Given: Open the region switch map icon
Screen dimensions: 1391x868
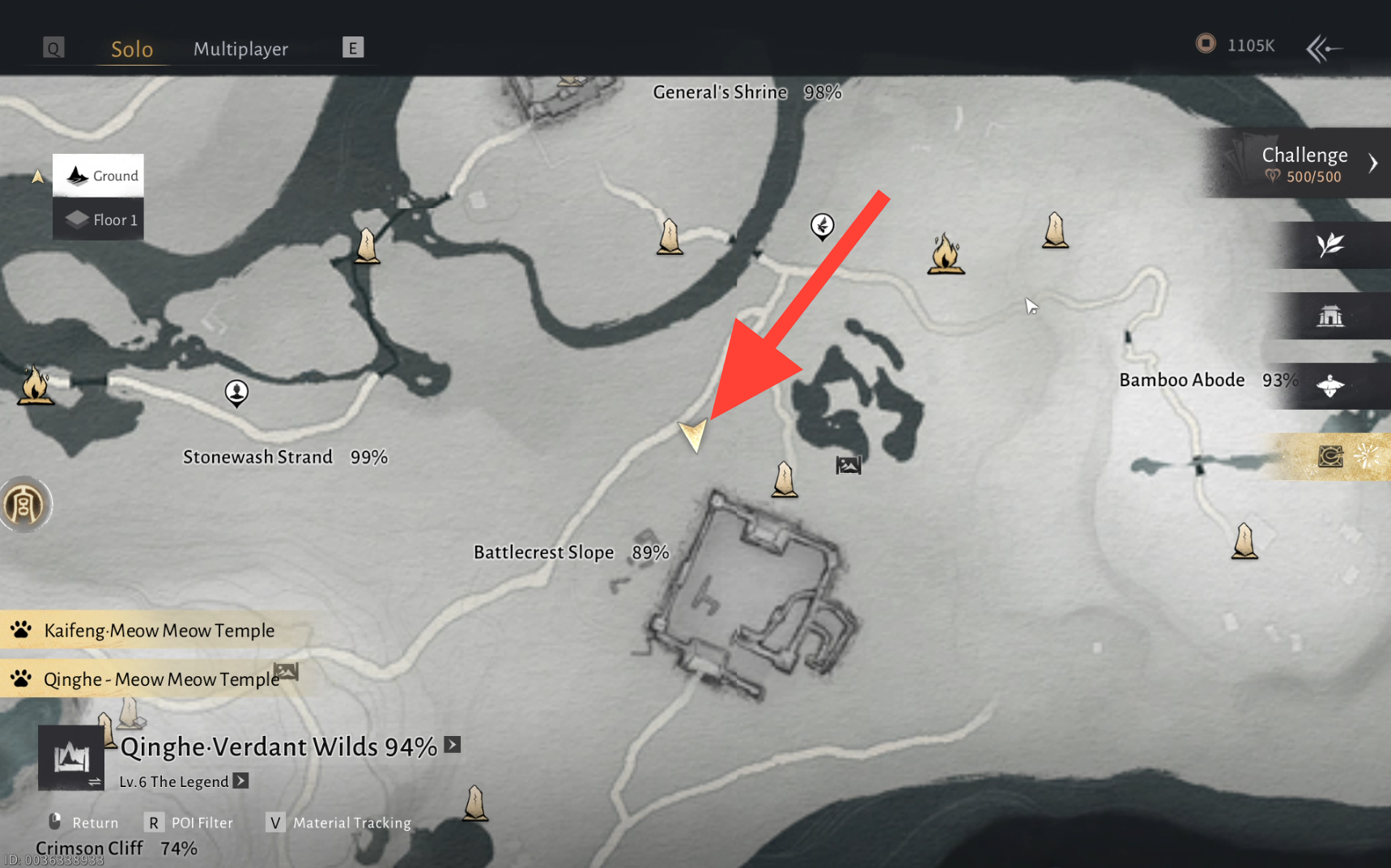Looking at the screenshot, I should pyautogui.click(x=71, y=759).
